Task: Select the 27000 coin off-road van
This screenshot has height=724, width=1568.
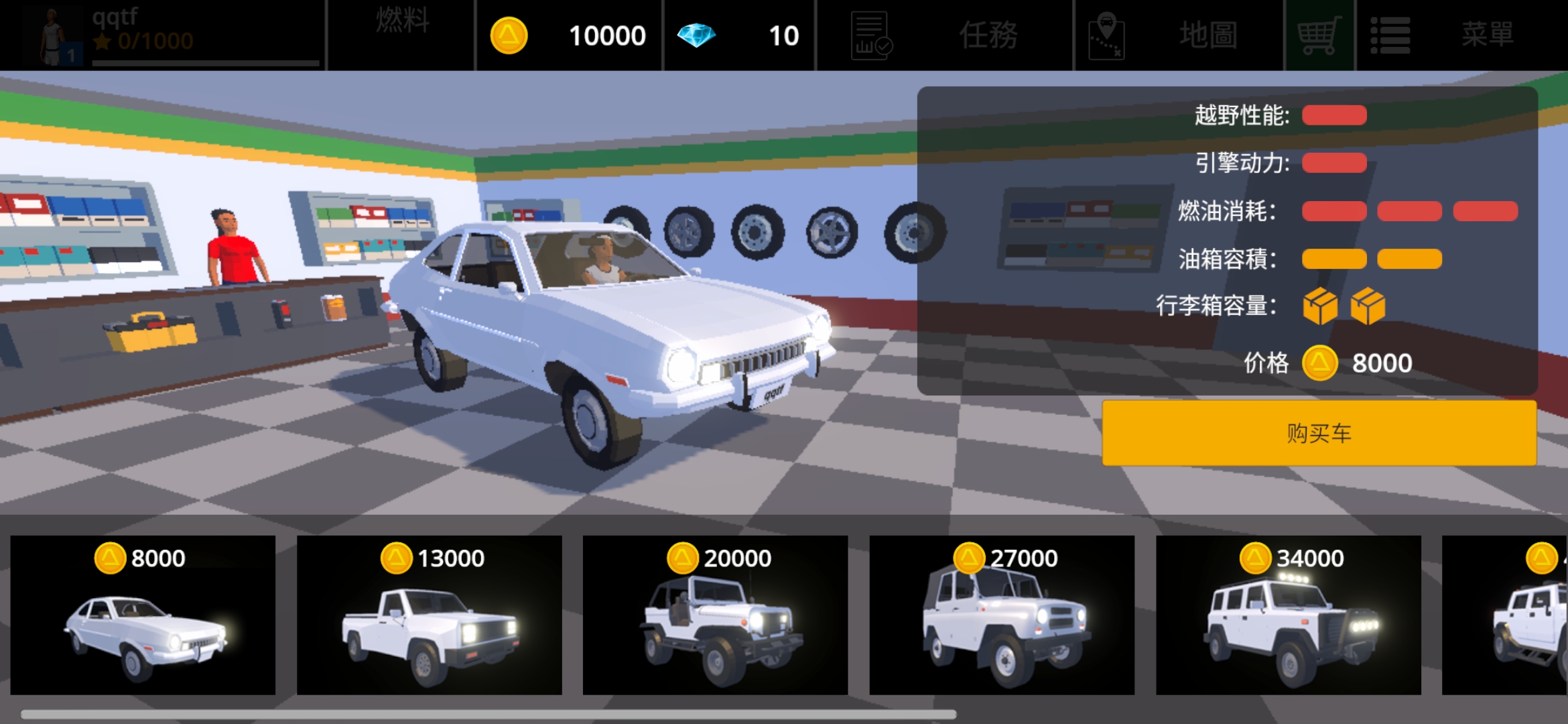Action: (x=1002, y=615)
